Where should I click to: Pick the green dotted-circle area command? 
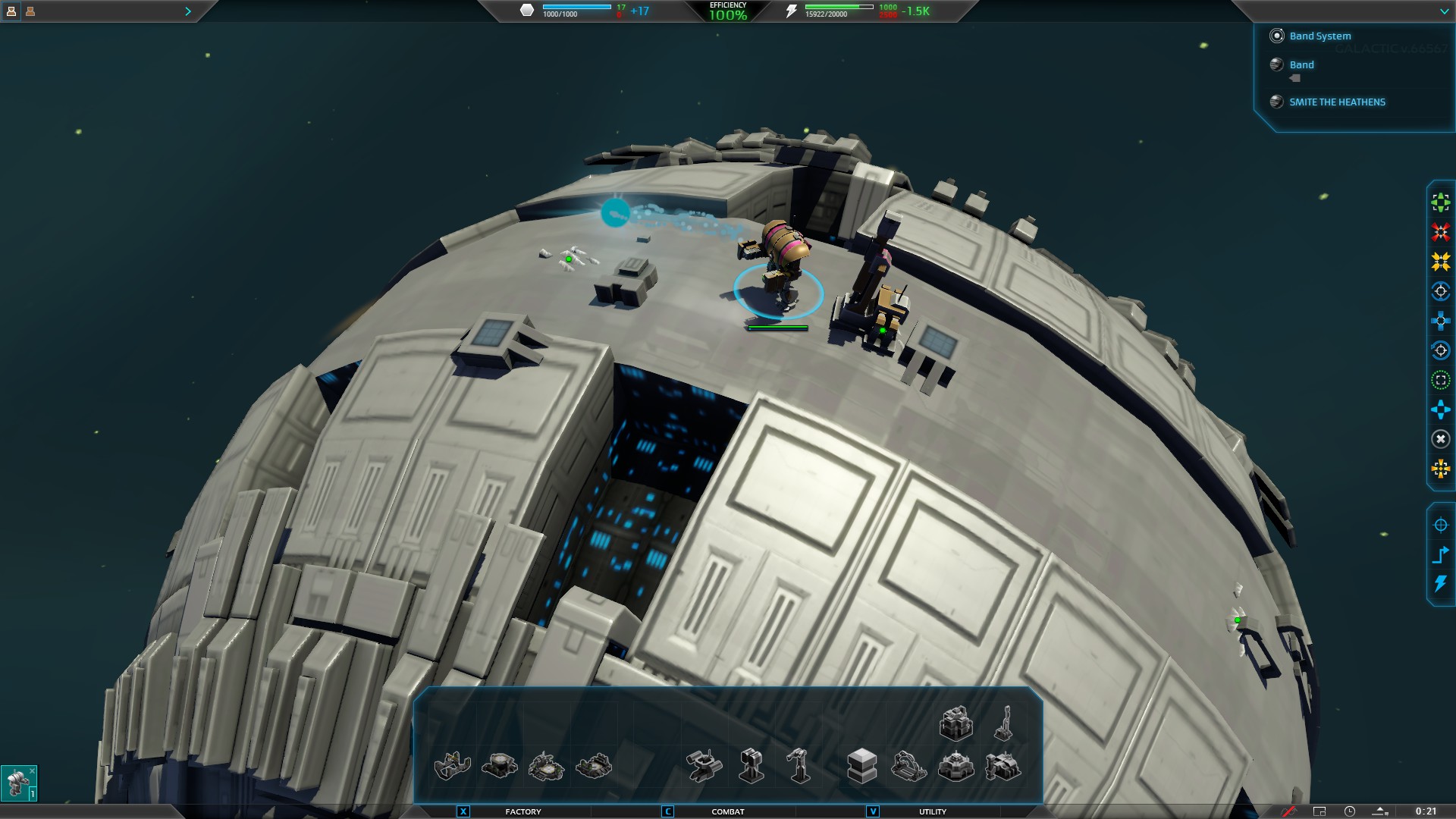(1440, 380)
